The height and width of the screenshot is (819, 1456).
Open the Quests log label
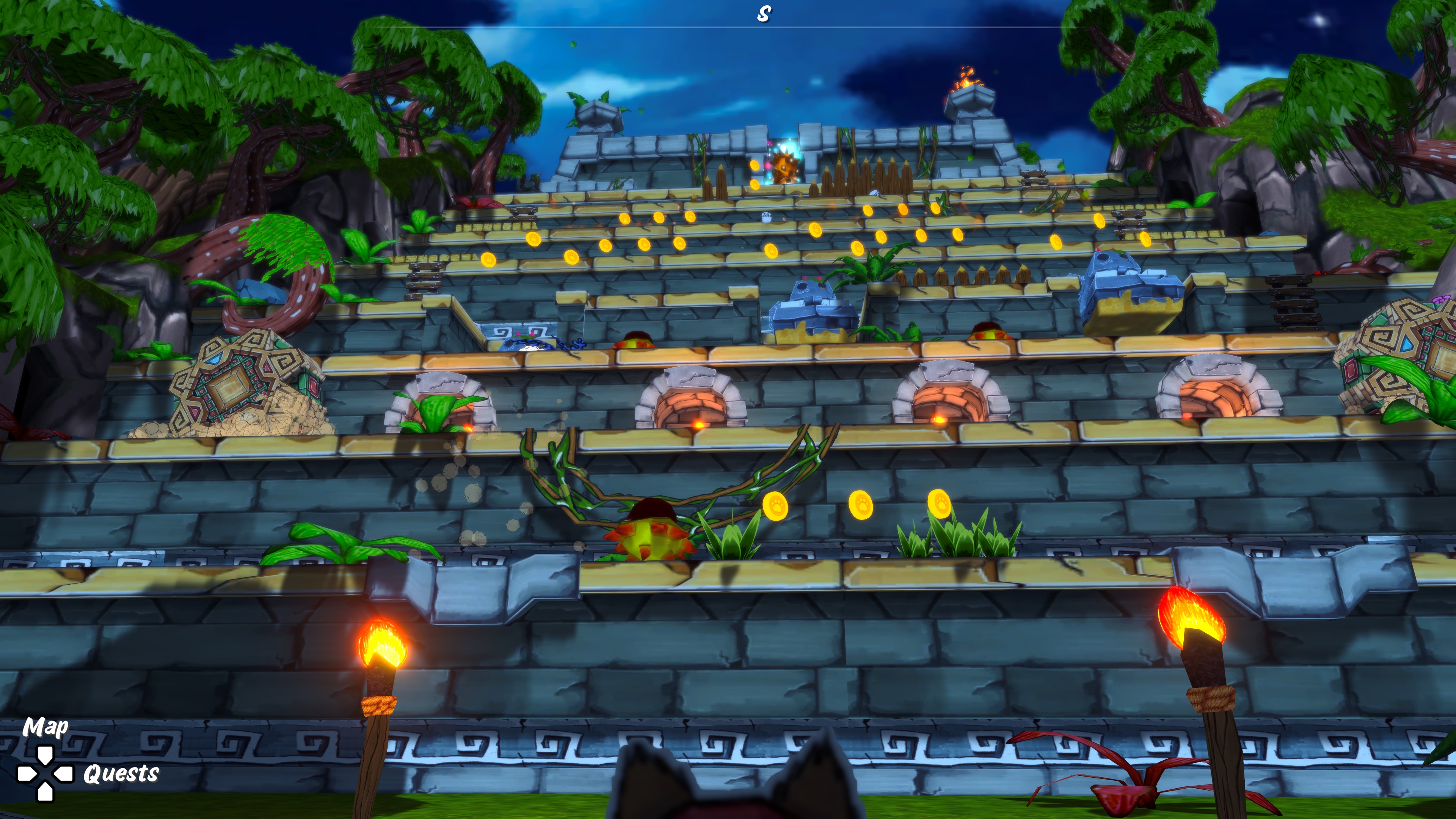coord(121,774)
